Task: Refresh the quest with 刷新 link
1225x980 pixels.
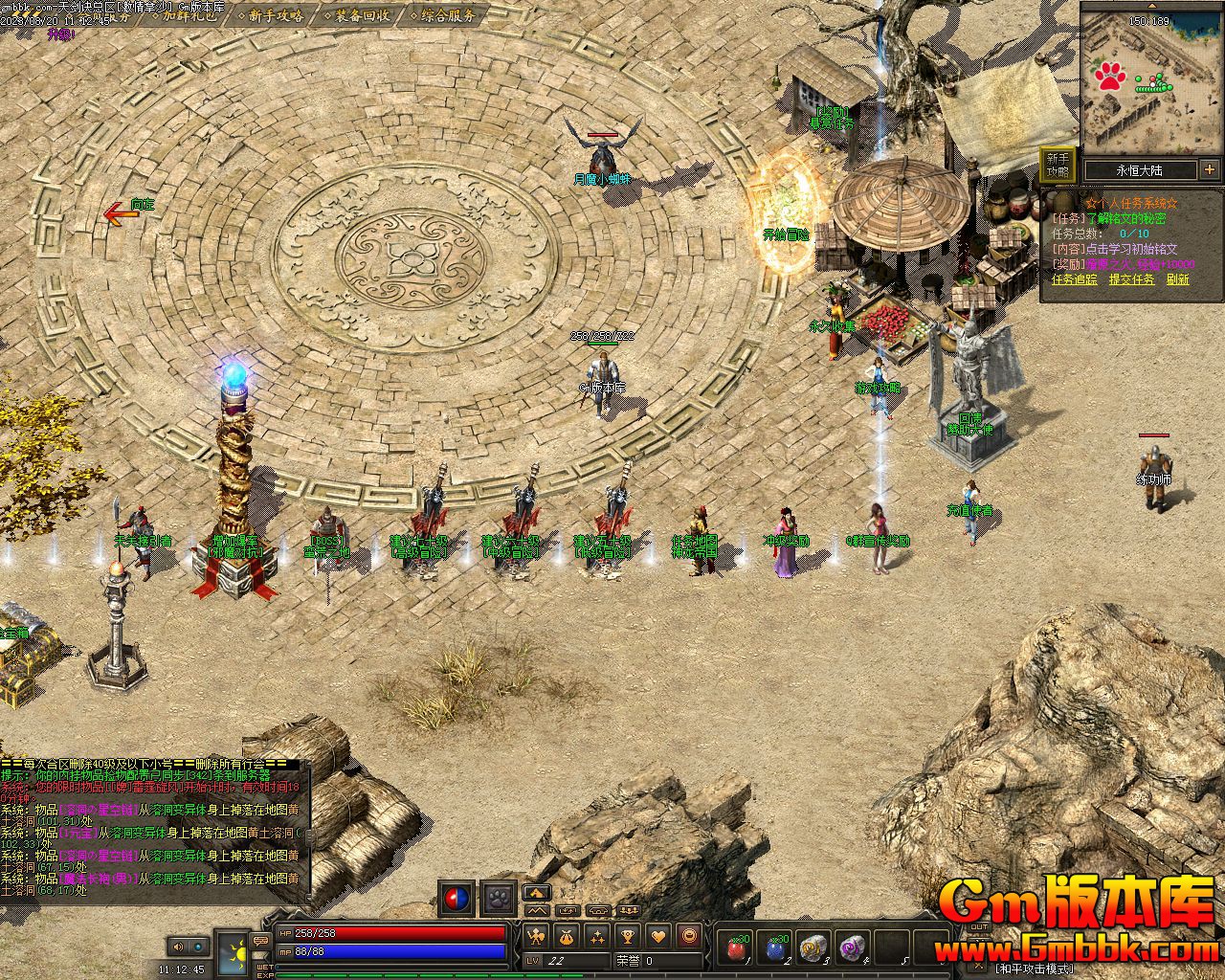Action: tap(1177, 279)
